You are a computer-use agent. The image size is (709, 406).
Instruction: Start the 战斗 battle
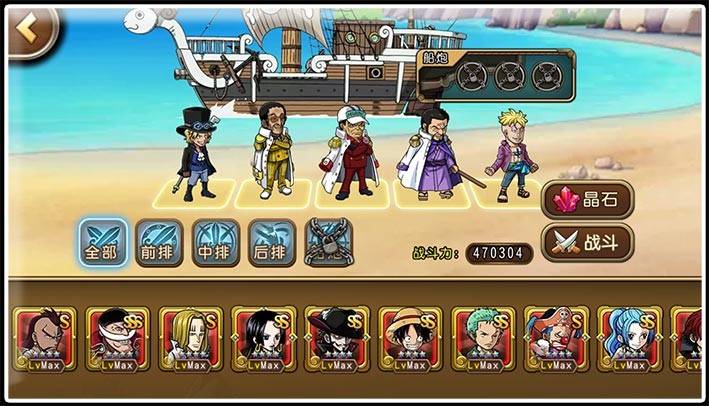point(589,242)
